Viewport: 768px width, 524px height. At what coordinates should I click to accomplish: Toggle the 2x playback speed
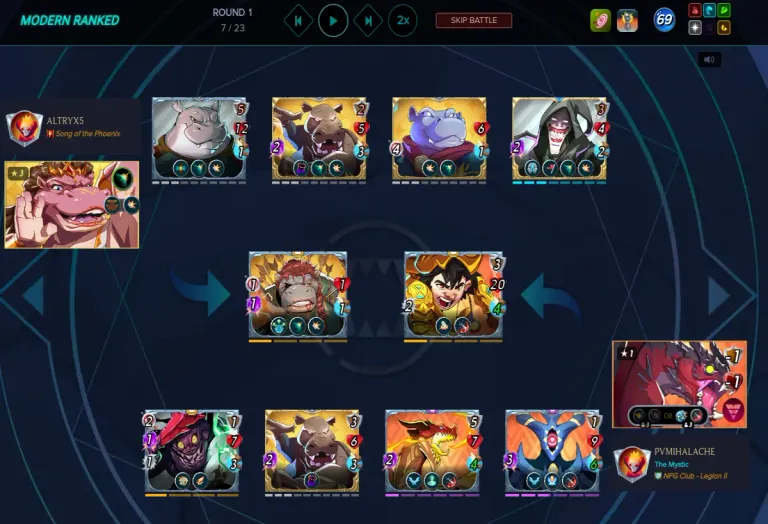coord(402,20)
